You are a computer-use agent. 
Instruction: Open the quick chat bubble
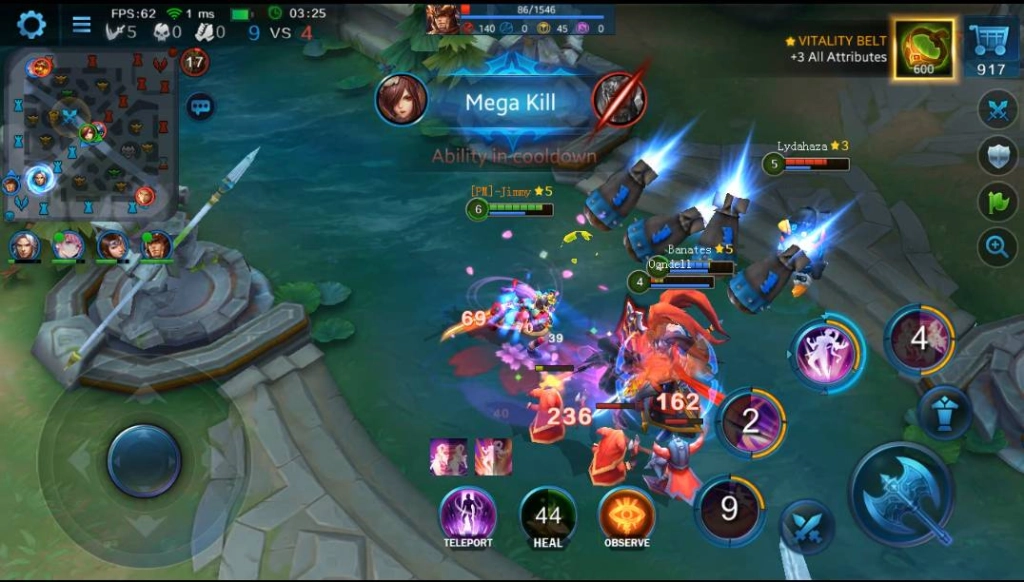click(x=200, y=106)
